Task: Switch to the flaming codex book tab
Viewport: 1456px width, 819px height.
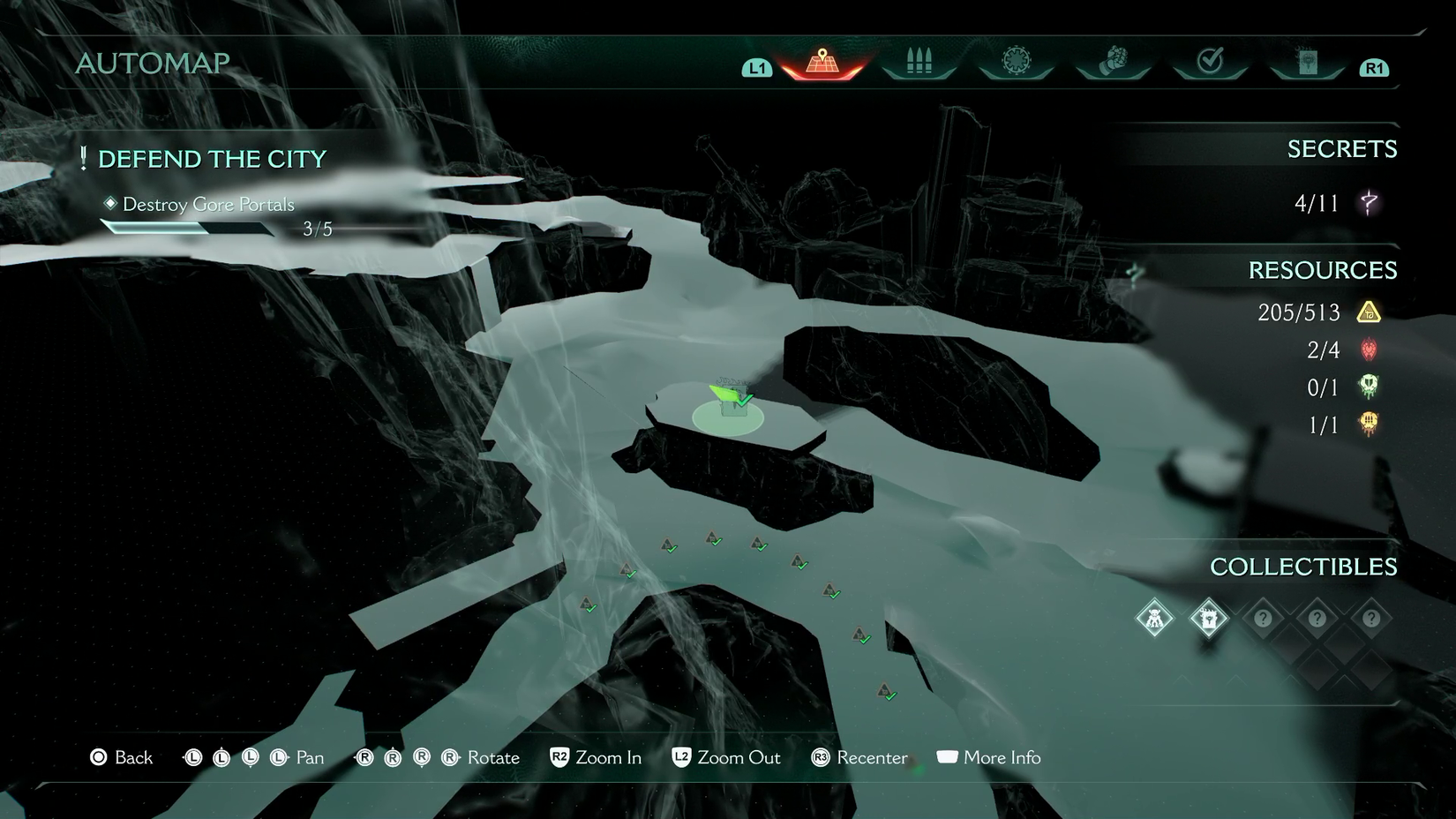Action: click(x=1307, y=62)
